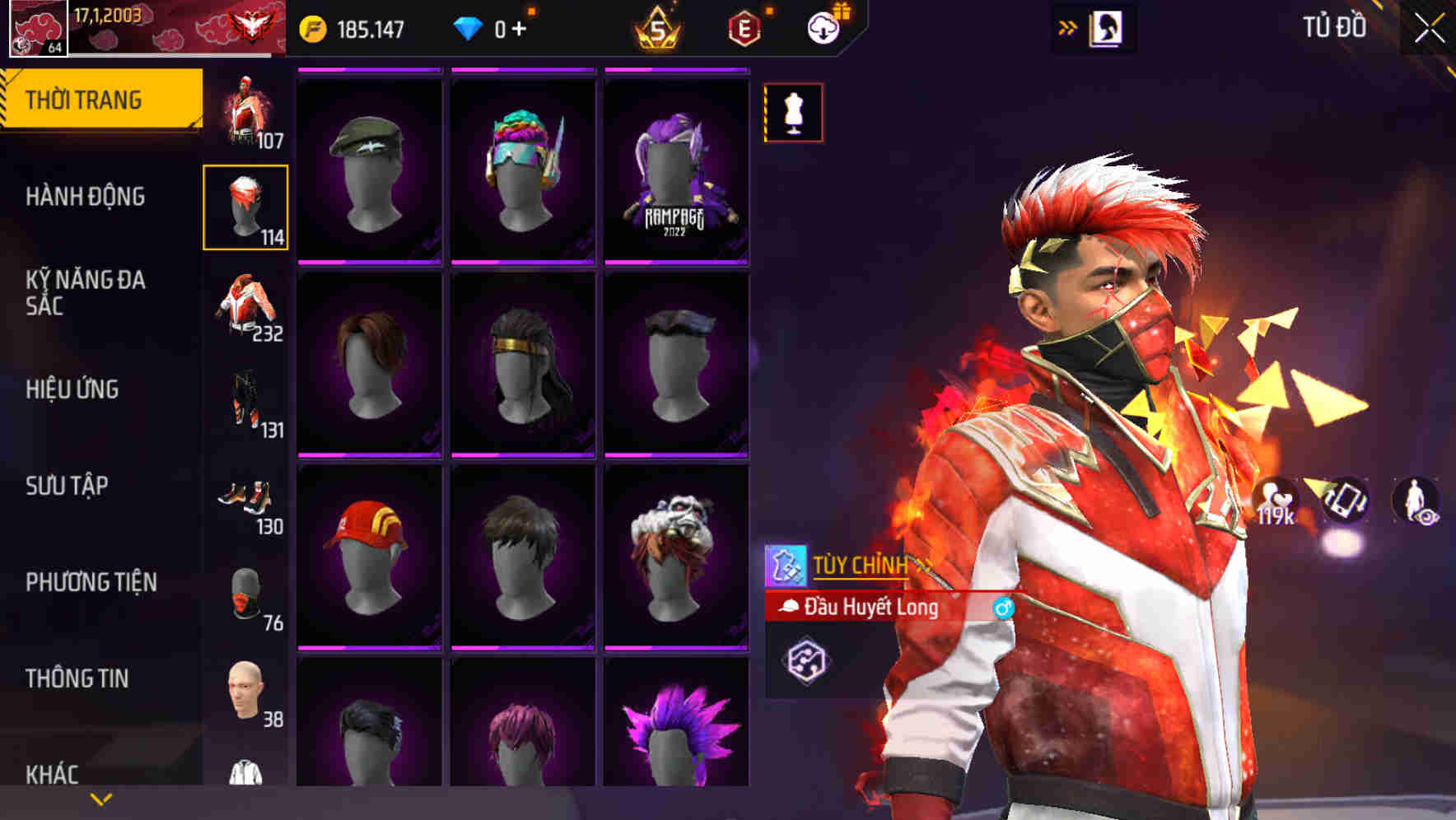Screen dimensions: 1456x820
Task: Toggle the male gender icon on Đầu Huyết Long
Action: pyautogui.click(x=1004, y=608)
